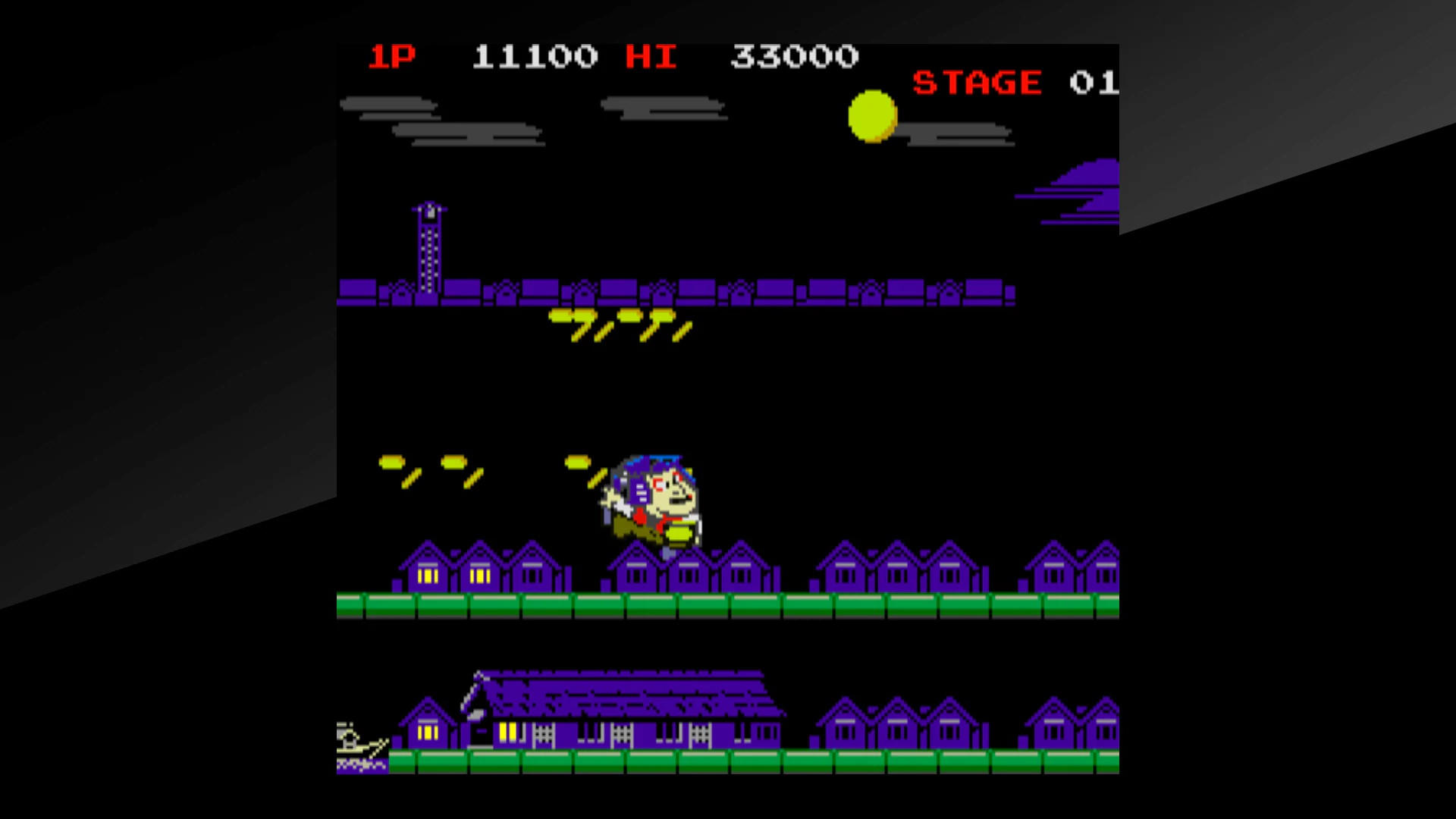
Task: Click the 33000 high score value
Action: tap(795, 55)
